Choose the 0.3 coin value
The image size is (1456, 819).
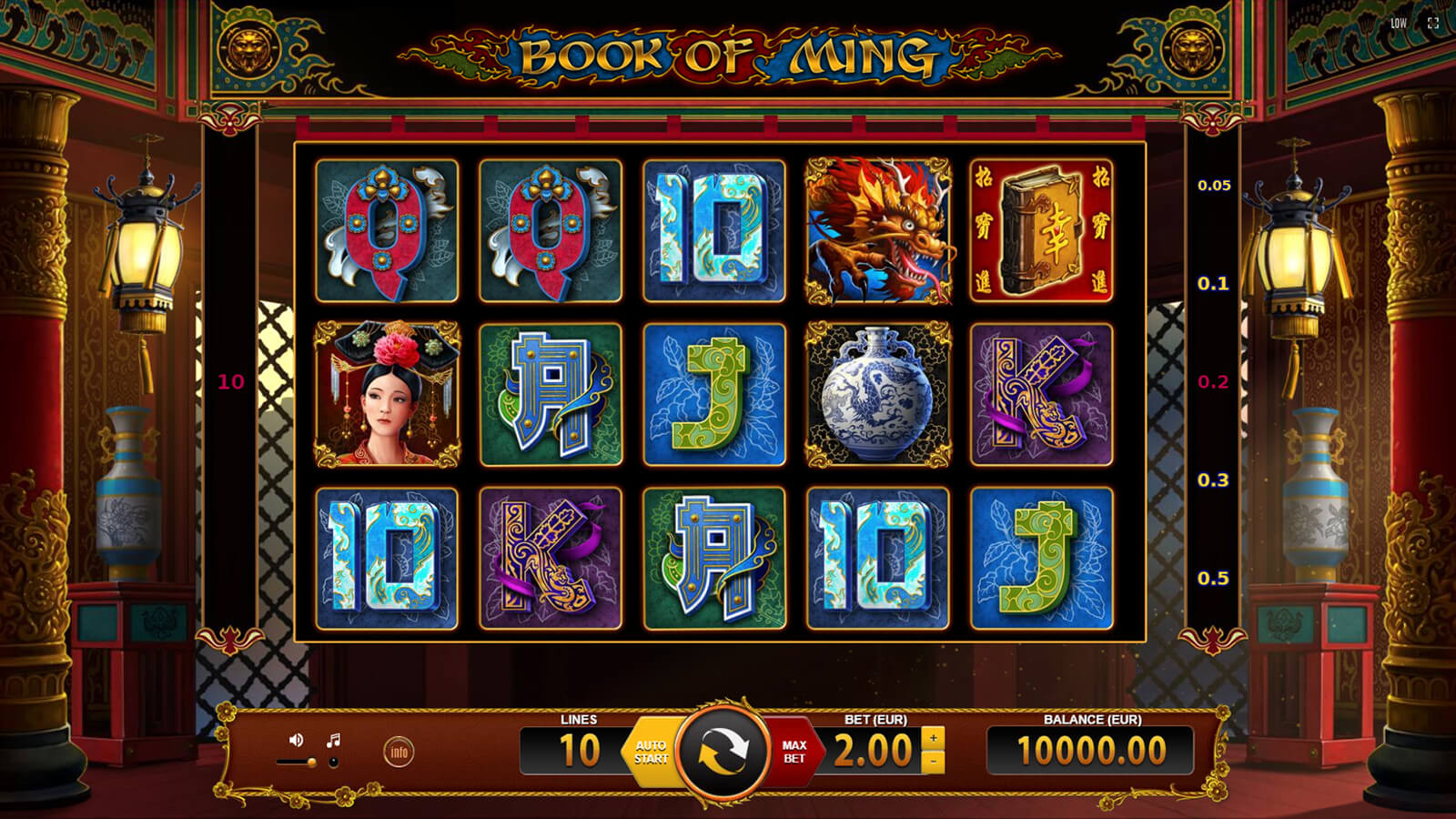[x=1214, y=480]
